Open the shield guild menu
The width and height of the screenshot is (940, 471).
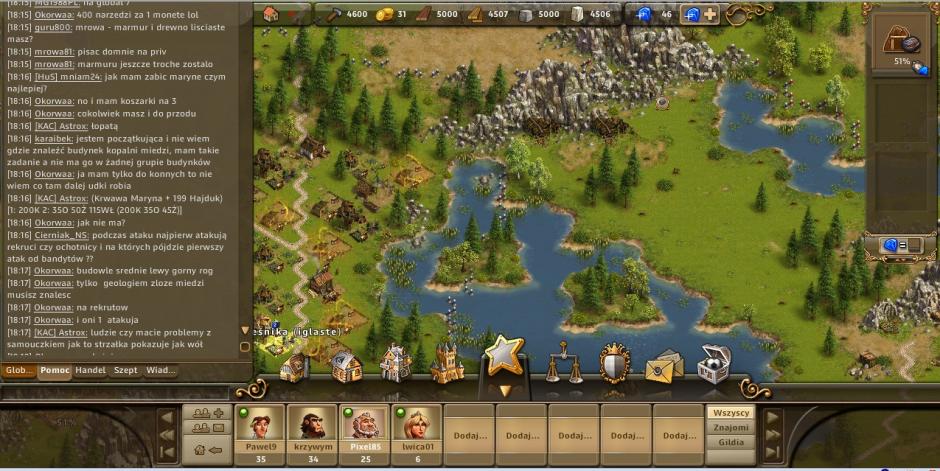(x=614, y=364)
